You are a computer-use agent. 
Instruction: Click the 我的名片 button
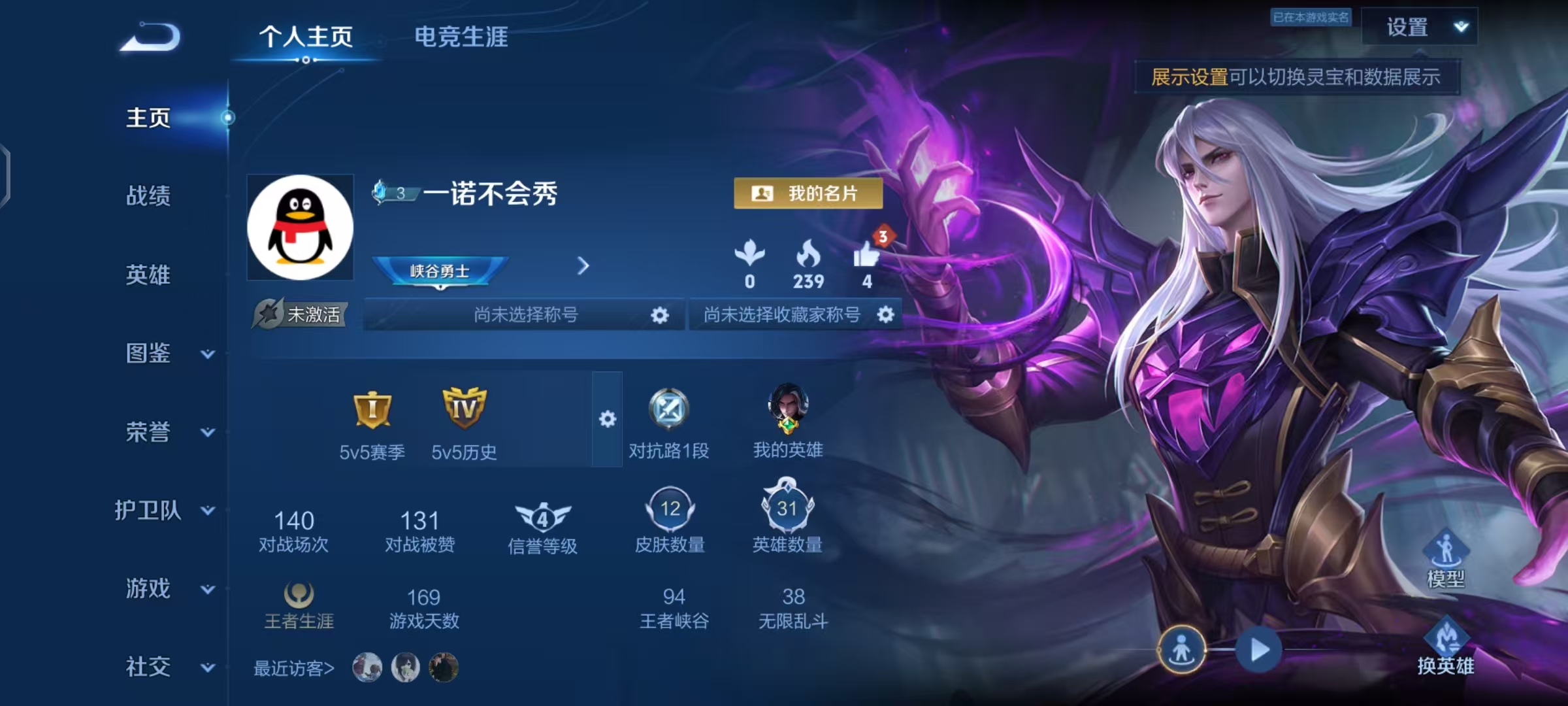tap(808, 194)
